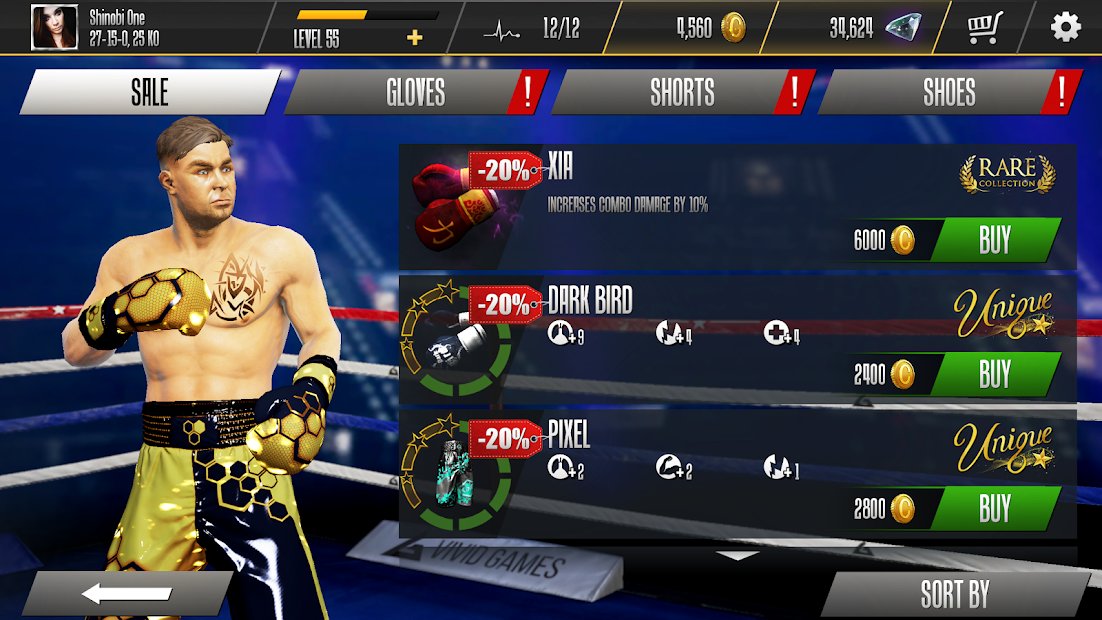This screenshot has height=620, width=1102.
Task: Click the down arrow below the item list
Action: 738,555
